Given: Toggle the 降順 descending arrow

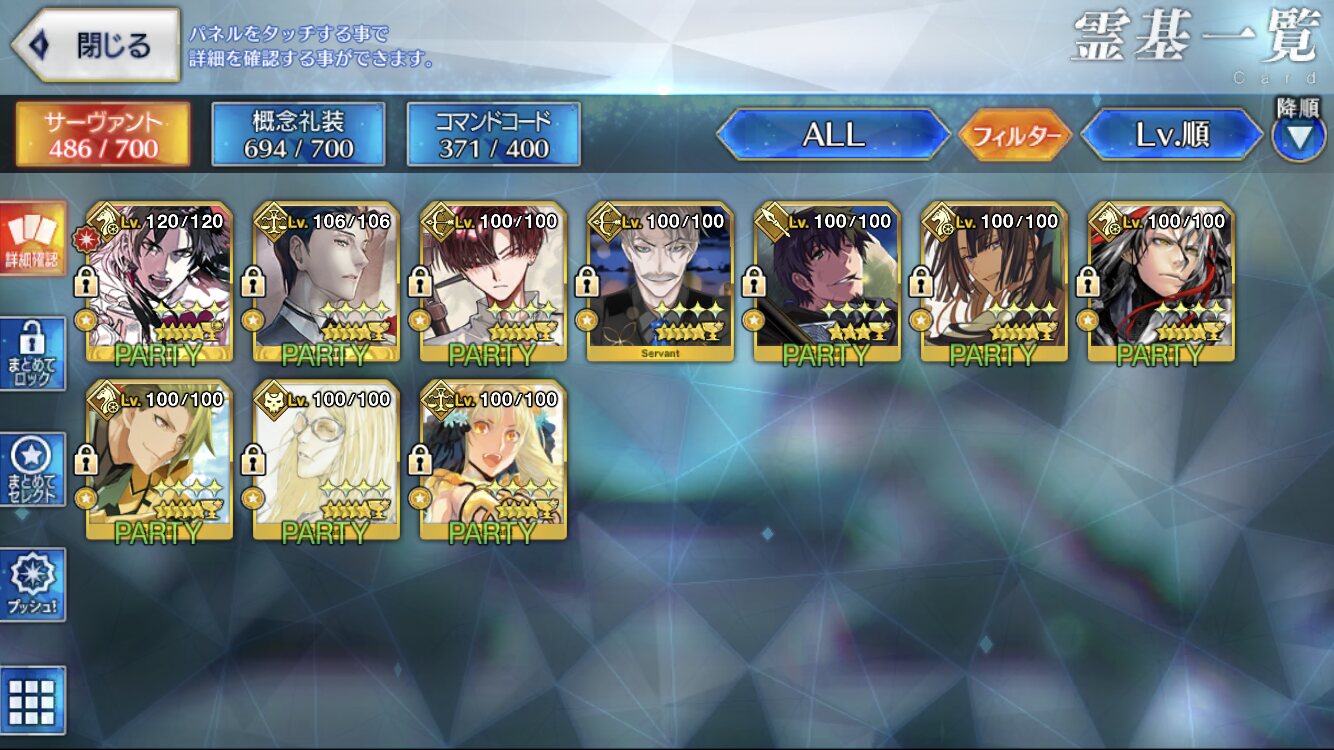Looking at the screenshot, I should [x=1298, y=136].
